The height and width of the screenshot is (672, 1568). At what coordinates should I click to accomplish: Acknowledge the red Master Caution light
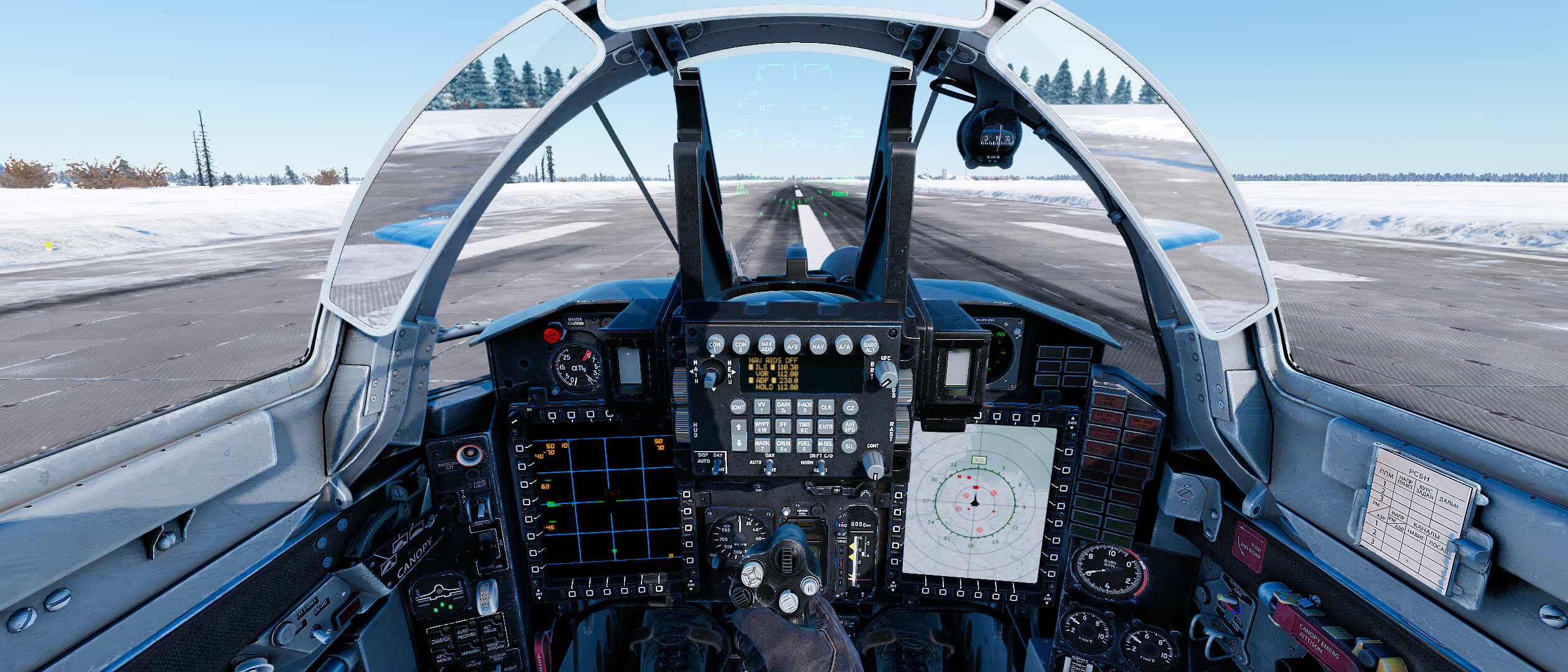(552, 335)
